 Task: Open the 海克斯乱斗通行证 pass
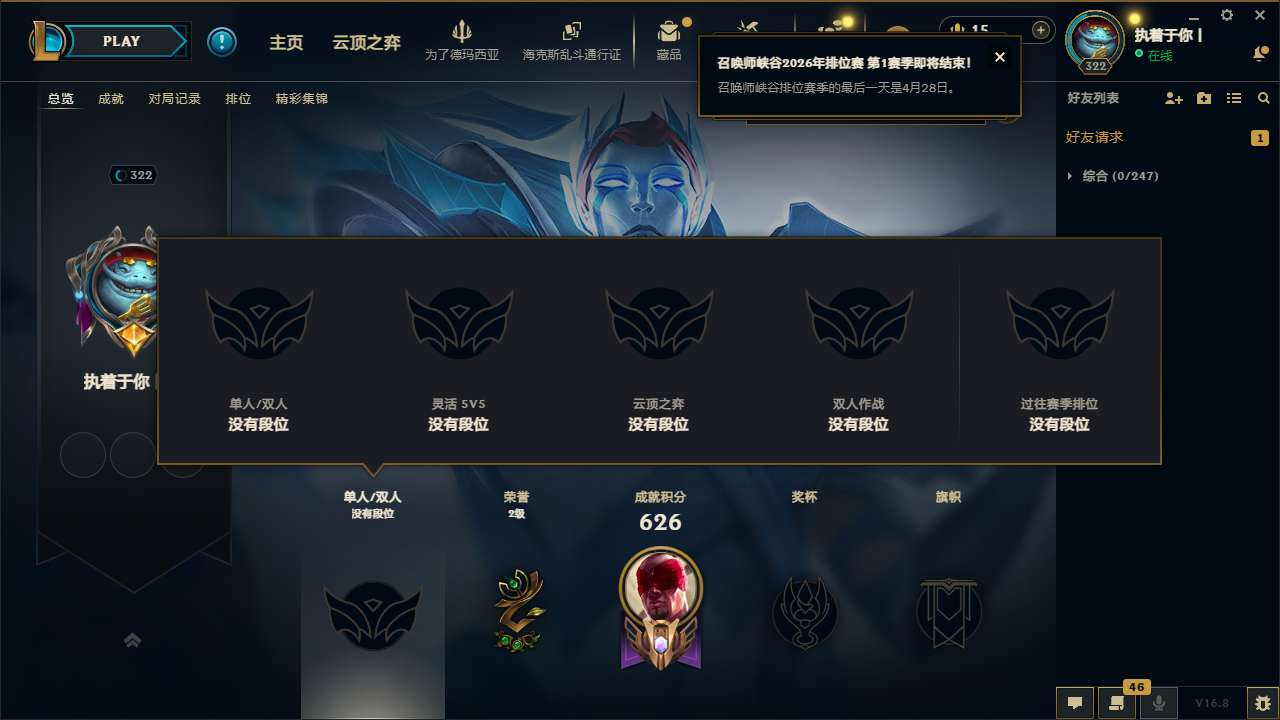click(x=572, y=40)
